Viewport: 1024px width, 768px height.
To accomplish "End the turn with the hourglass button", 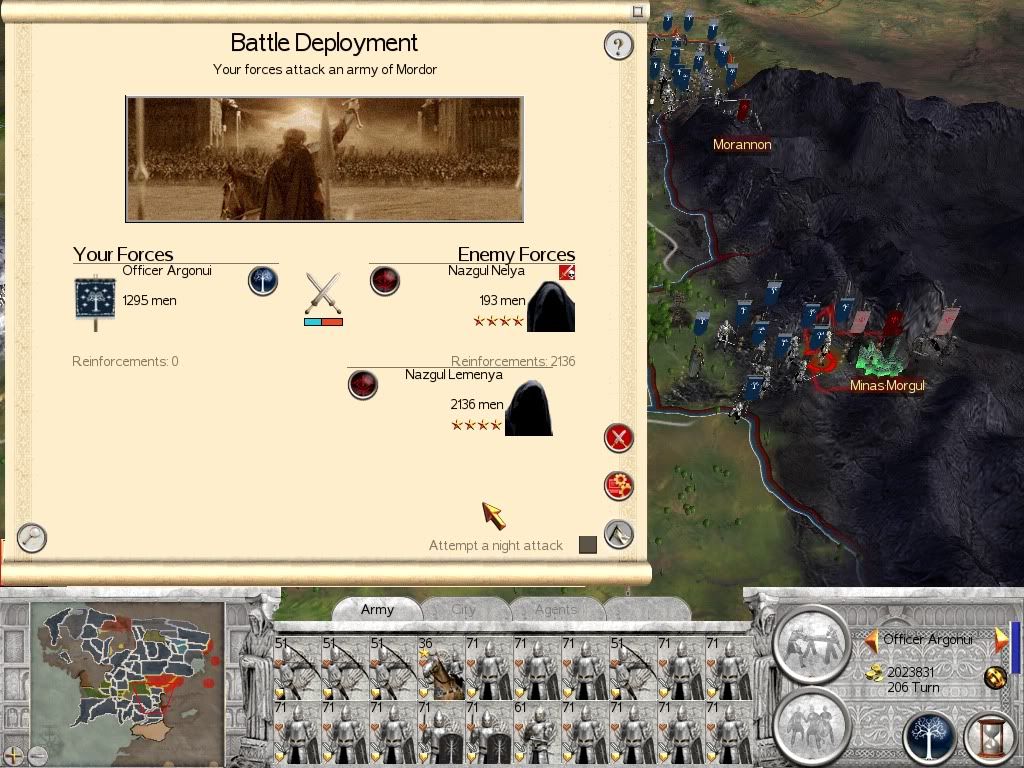I will pos(990,738).
